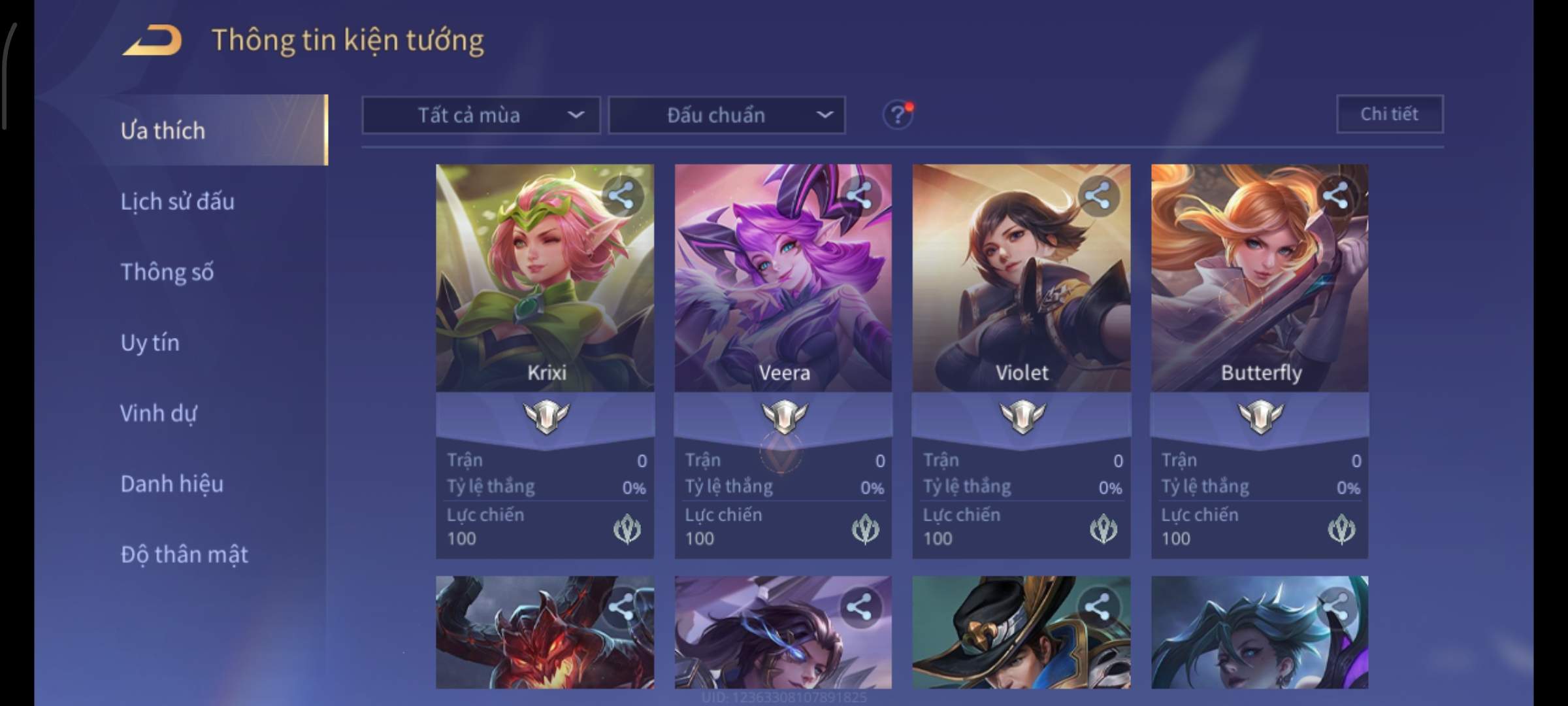Image resolution: width=1568 pixels, height=706 pixels.
Task: Pick the Butterfly hero card
Action: (1260, 294)
